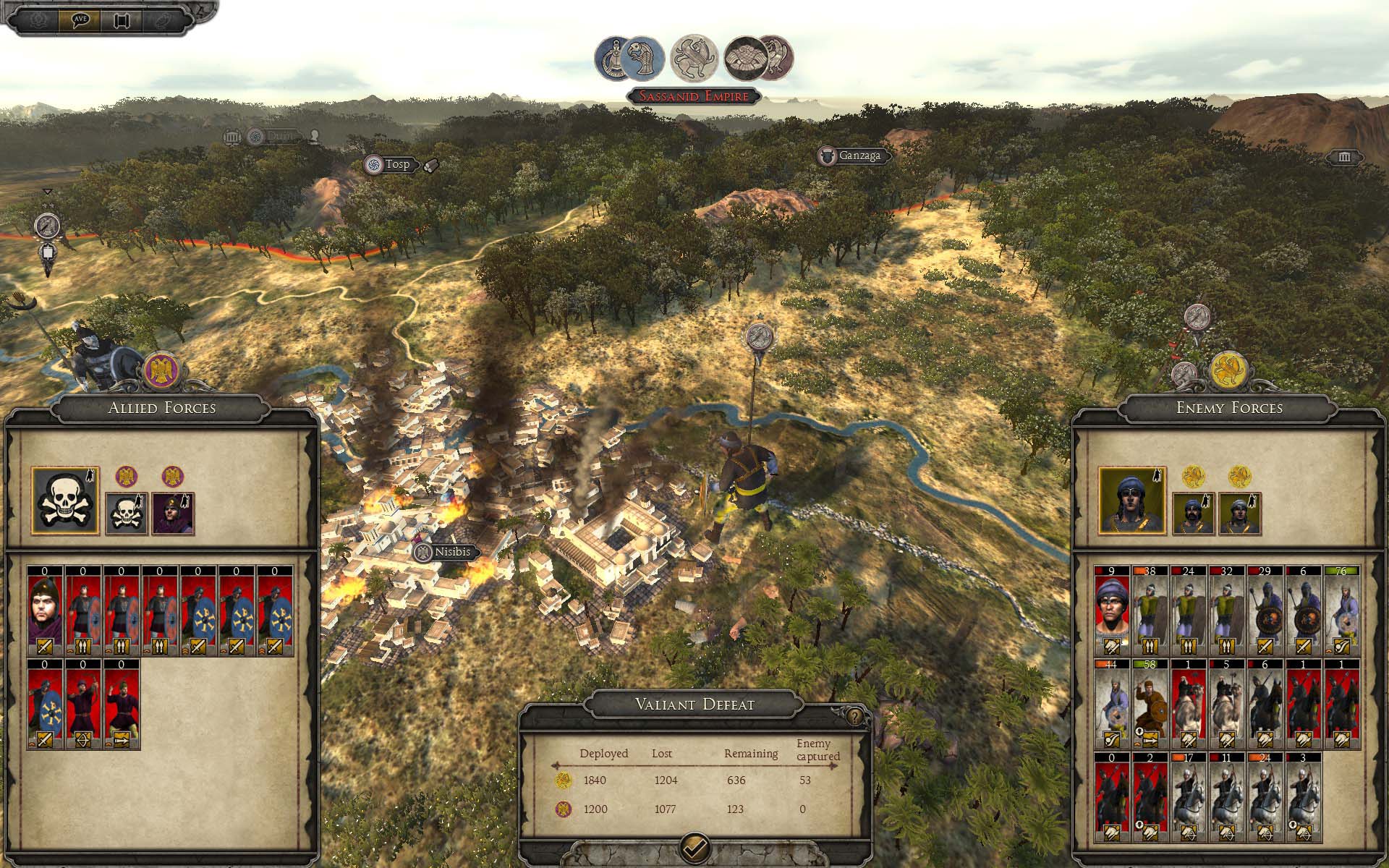Image resolution: width=1389 pixels, height=868 pixels.
Task: Select the enemy spearmen unit with 38 men
Action: [x=1150, y=611]
